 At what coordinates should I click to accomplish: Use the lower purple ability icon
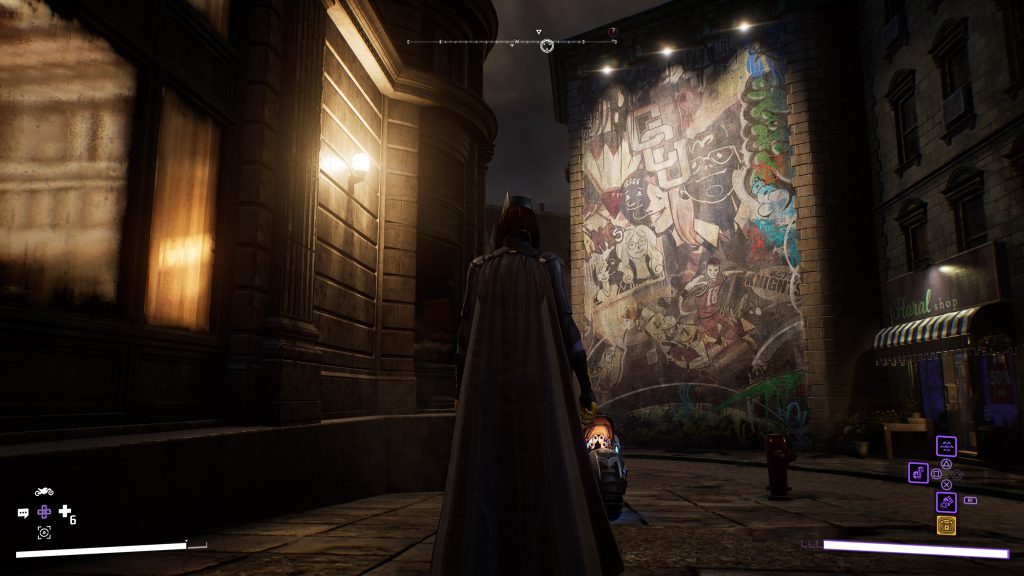(x=946, y=502)
